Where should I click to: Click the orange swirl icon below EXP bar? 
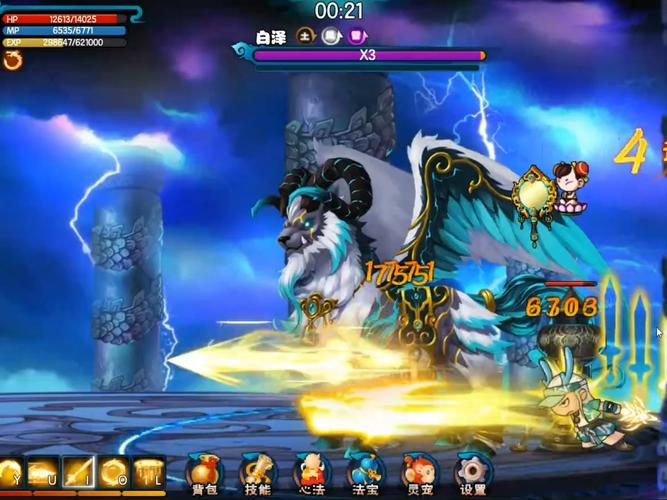click(x=13, y=61)
